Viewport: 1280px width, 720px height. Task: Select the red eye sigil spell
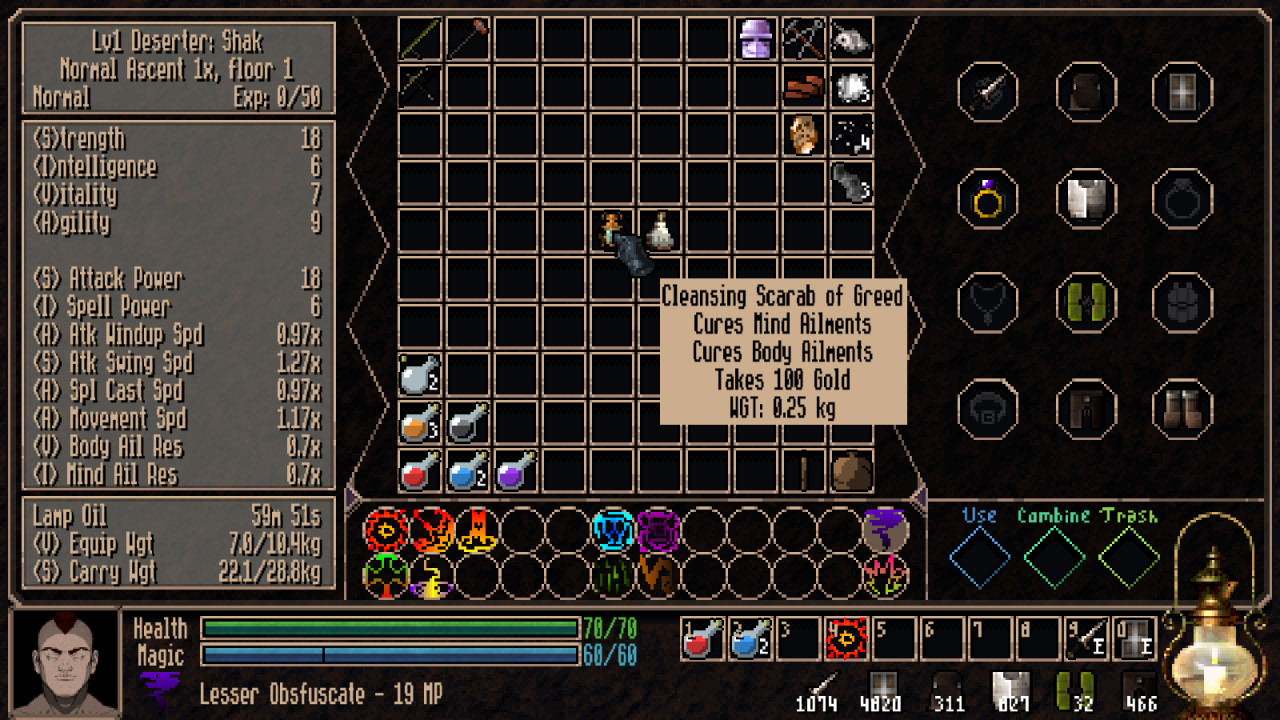click(384, 530)
